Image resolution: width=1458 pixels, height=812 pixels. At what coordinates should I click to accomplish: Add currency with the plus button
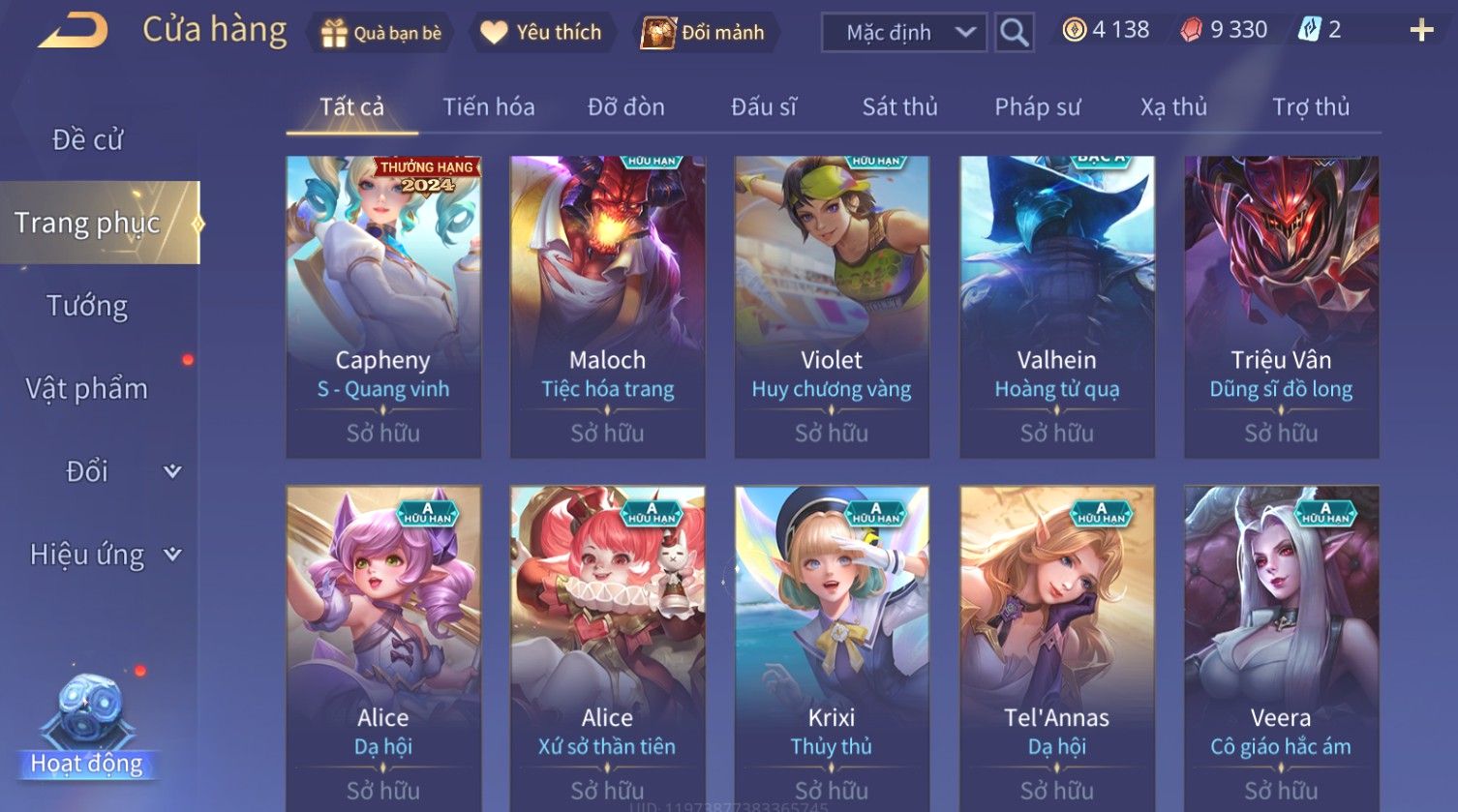tap(1421, 31)
